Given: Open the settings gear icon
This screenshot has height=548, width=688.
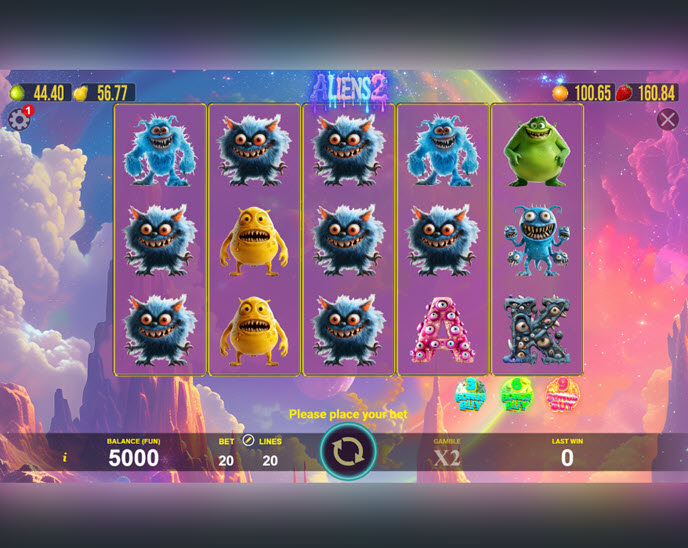Looking at the screenshot, I should click(x=18, y=120).
